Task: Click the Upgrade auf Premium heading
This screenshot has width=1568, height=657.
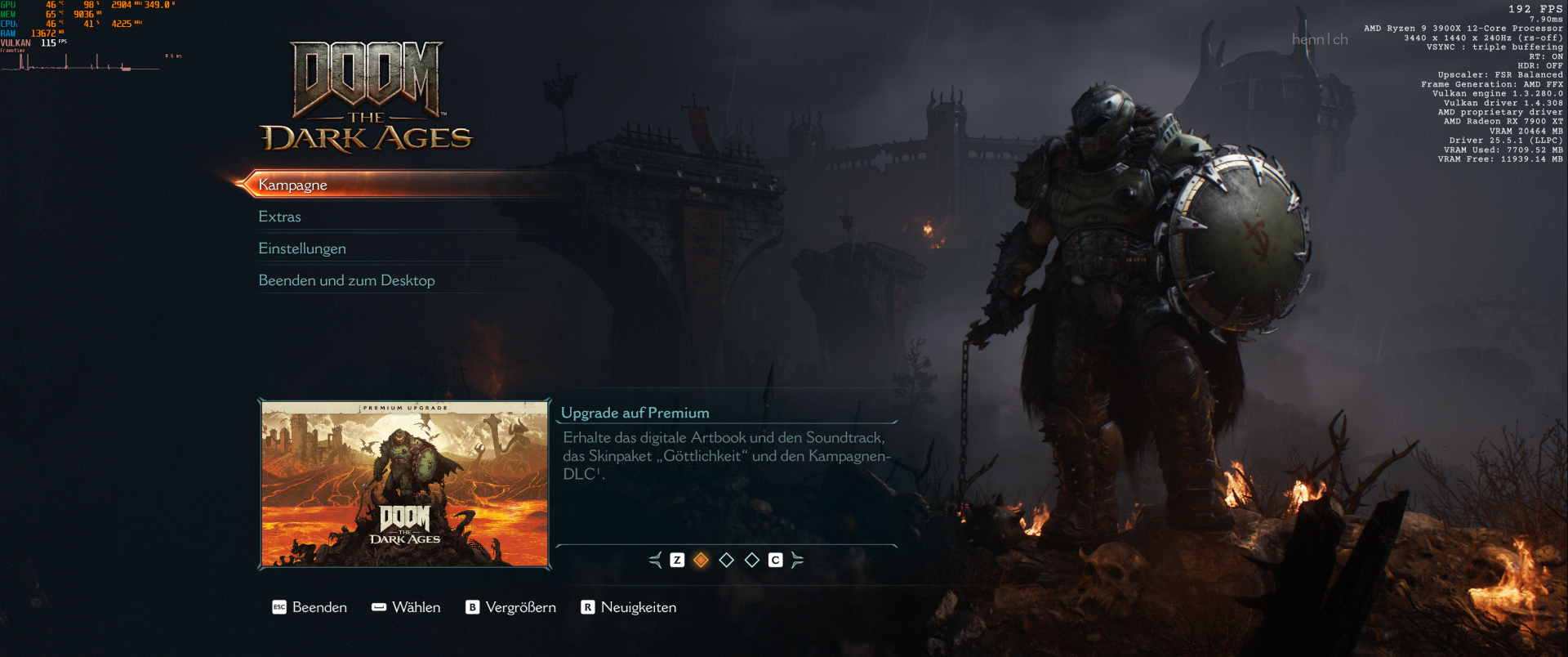Action: pyautogui.click(x=635, y=413)
